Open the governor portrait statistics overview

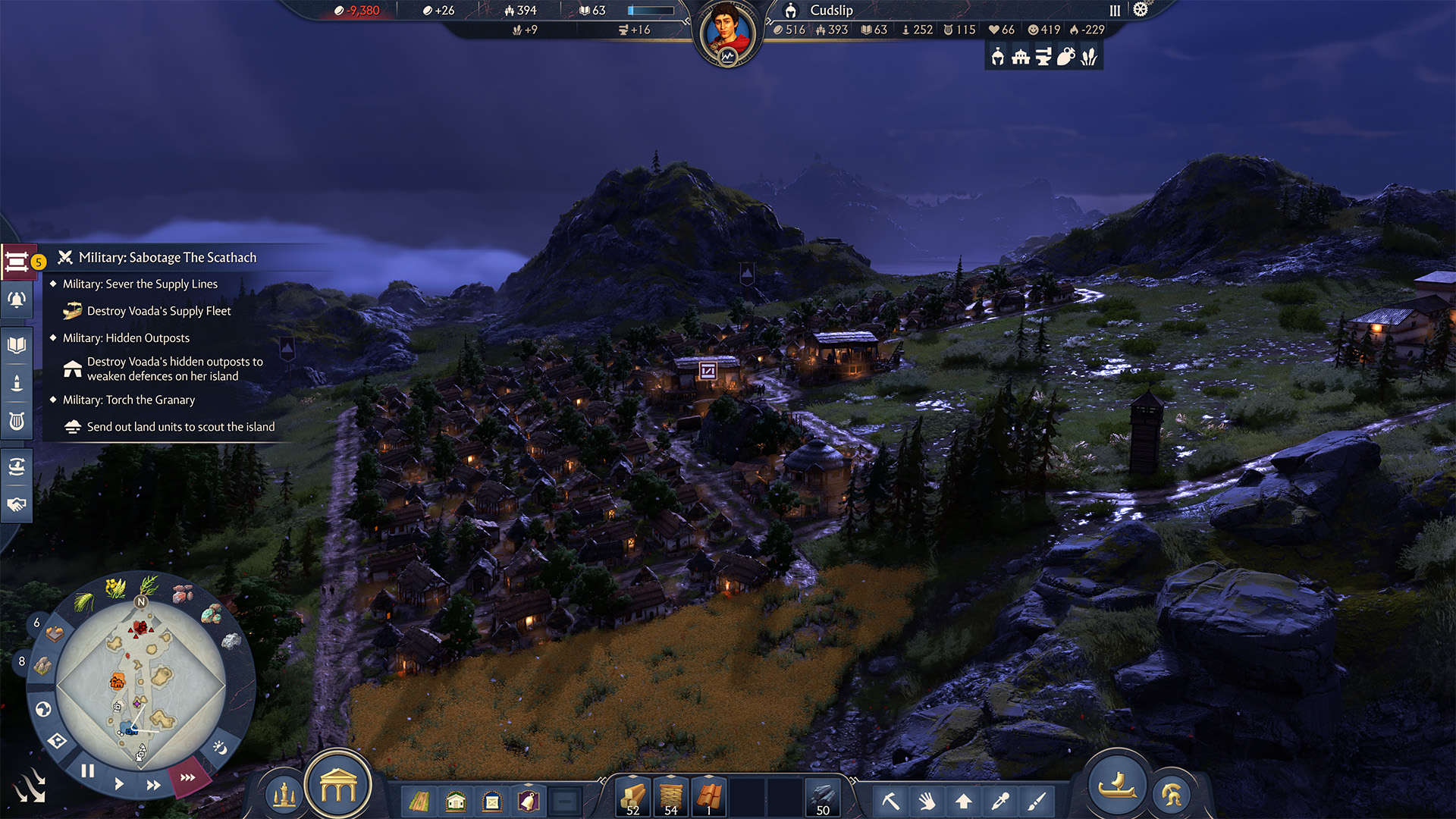click(727, 33)
